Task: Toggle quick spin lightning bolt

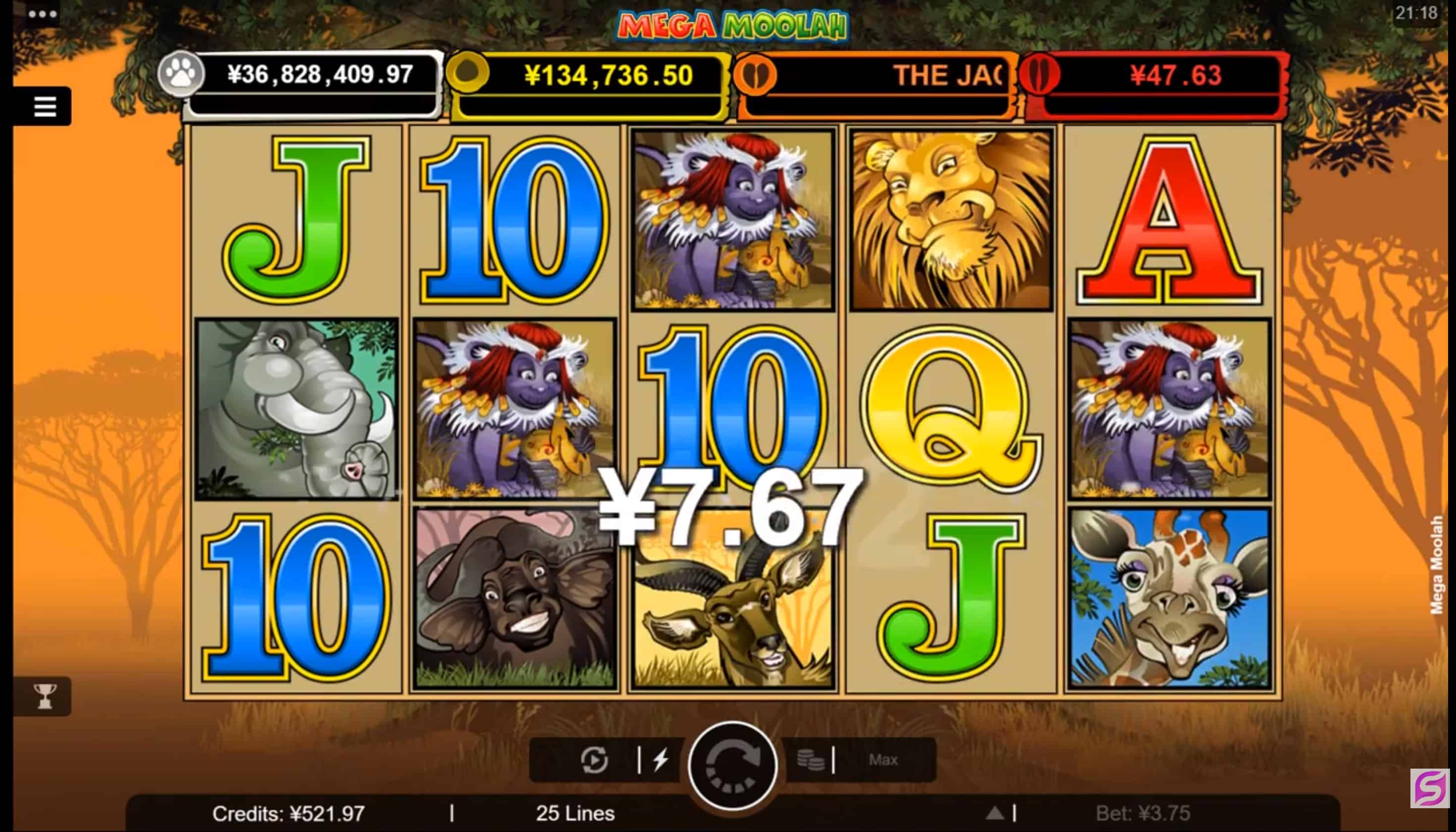Action: pyautogui.click(x=661, y=760)
